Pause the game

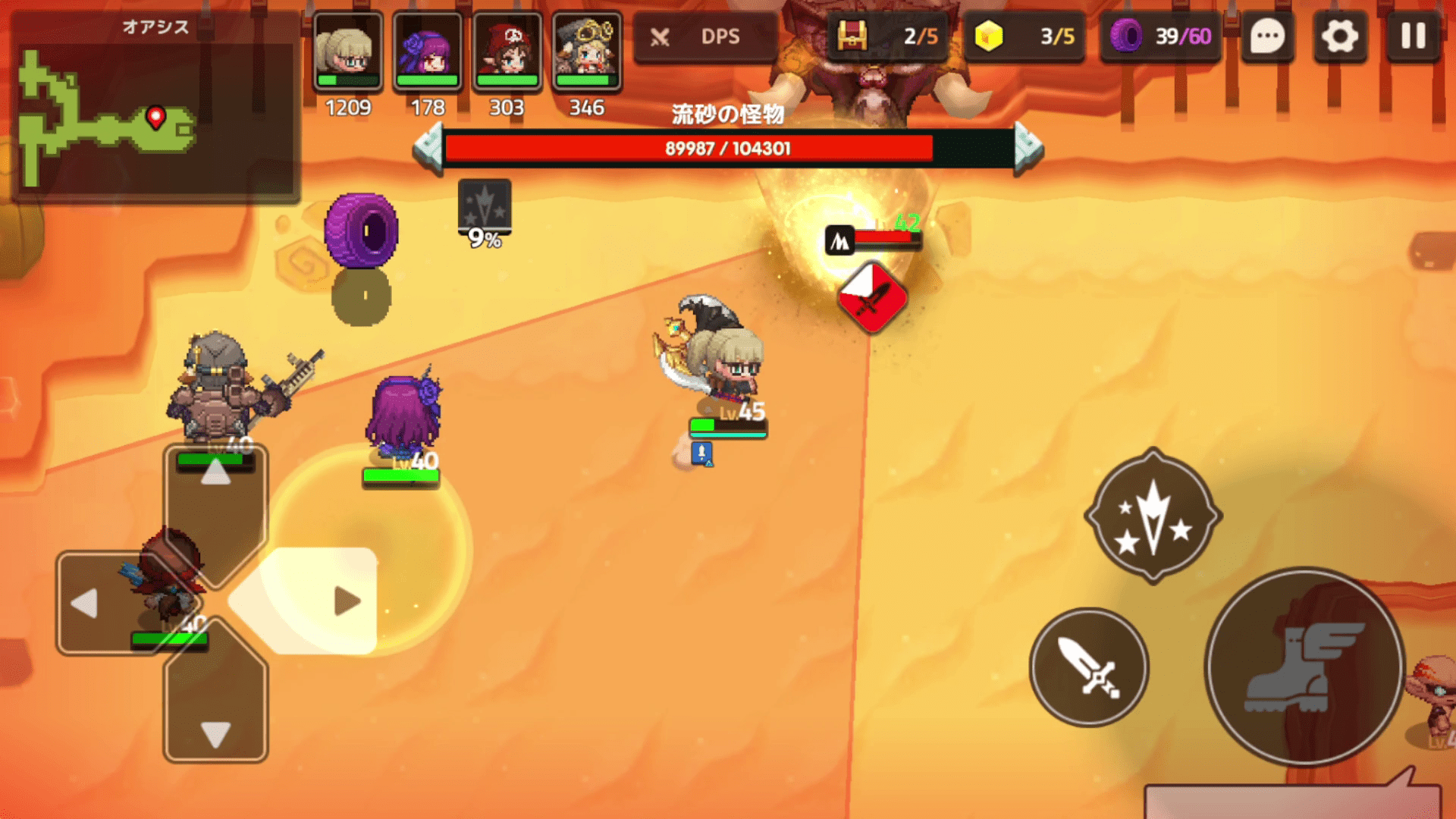pyautogui.click(x=1413, y=36)
